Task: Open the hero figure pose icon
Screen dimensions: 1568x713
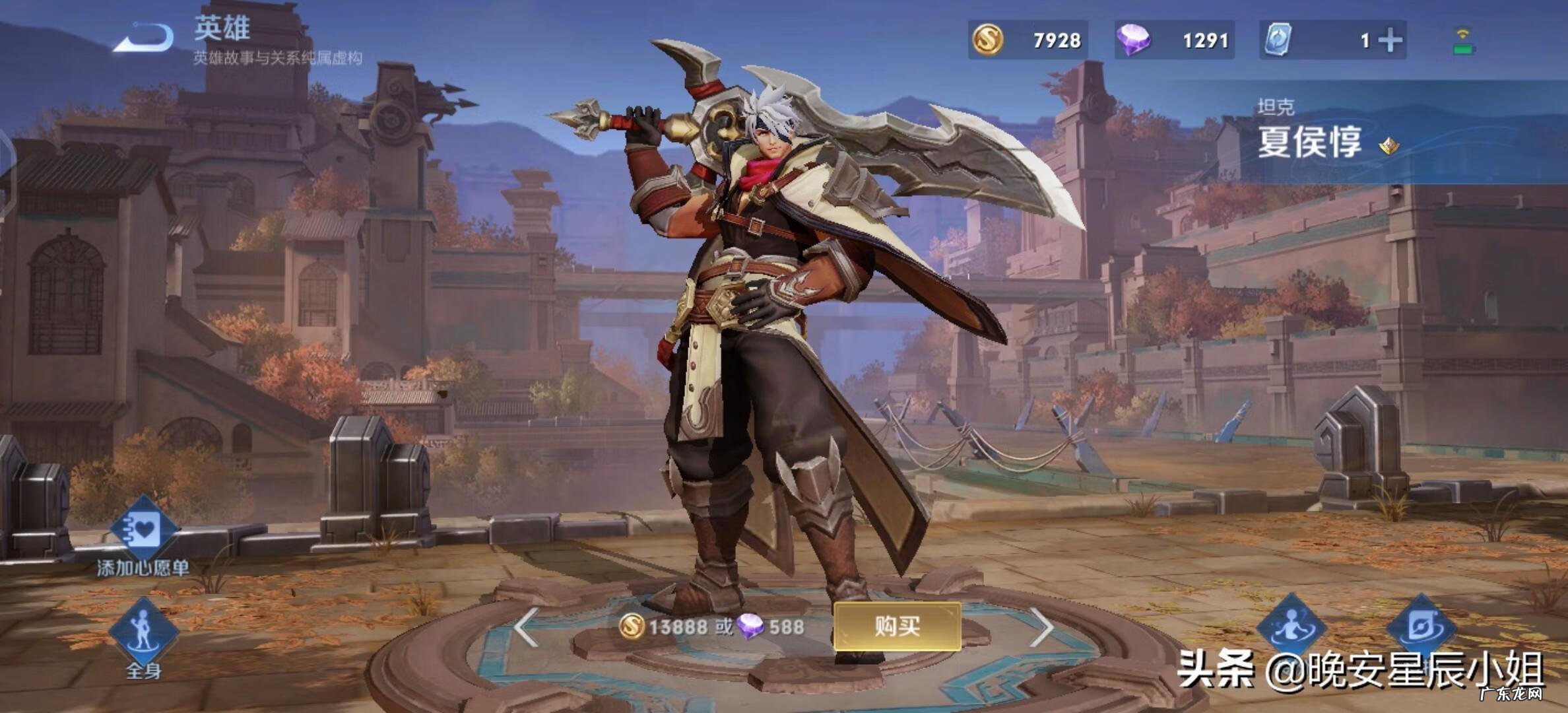Action: [x=1291, y=626]
